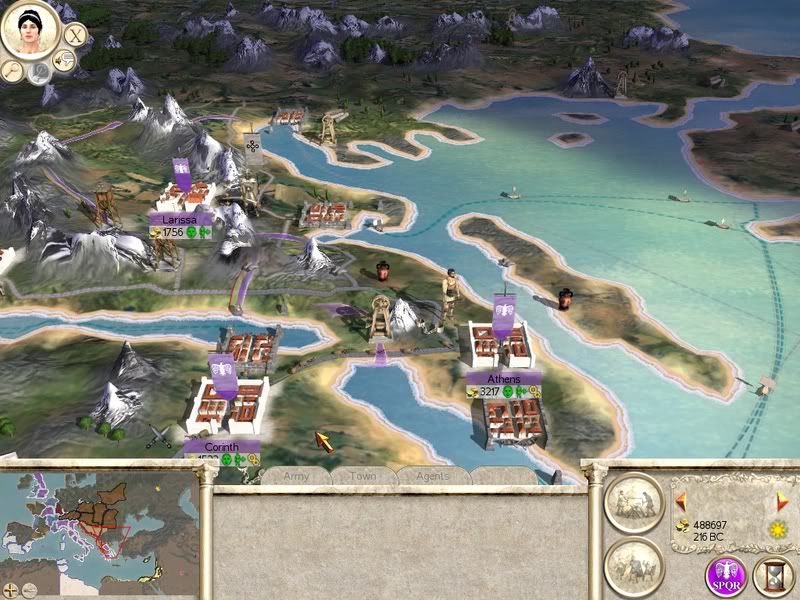Select the Athens settlement label

[504, 379]
